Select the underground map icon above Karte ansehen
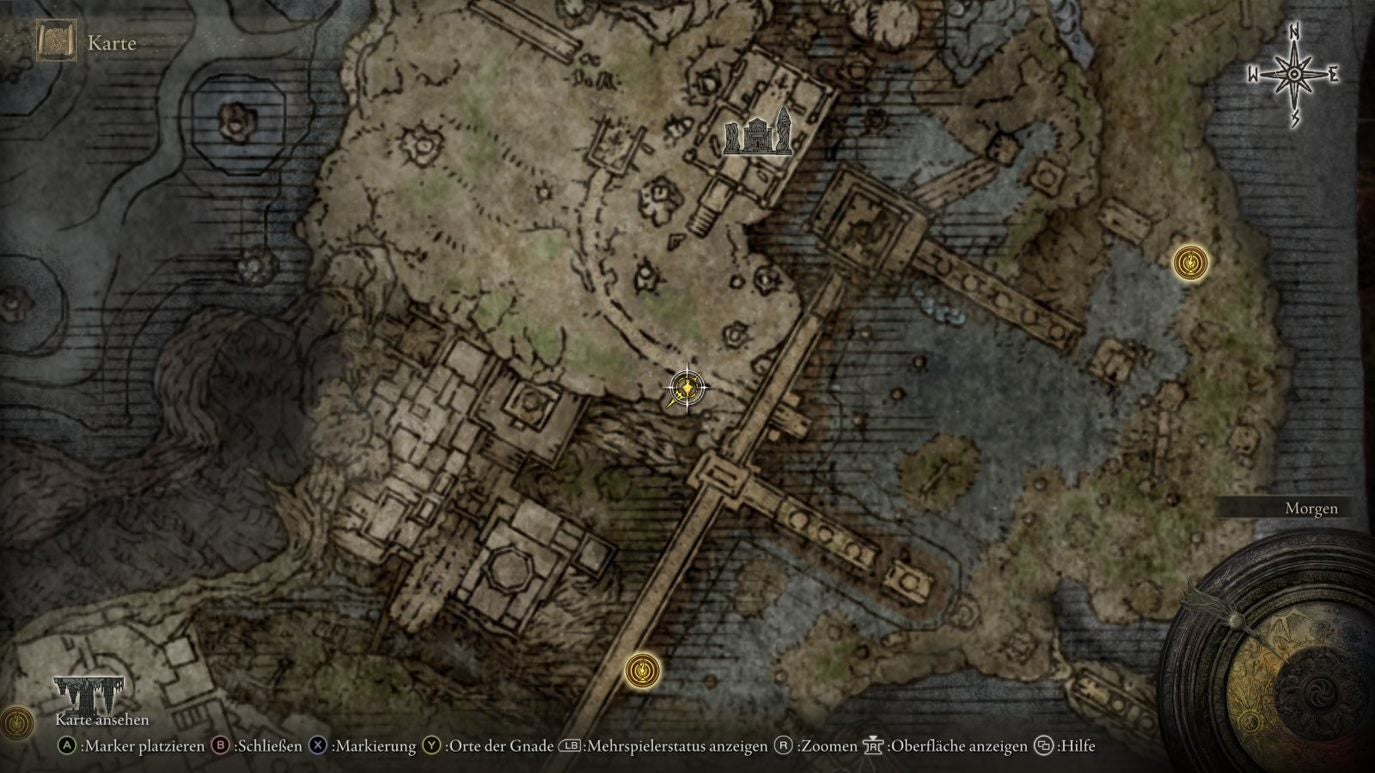Viewport: 1375px width, 773px height. 88,692
